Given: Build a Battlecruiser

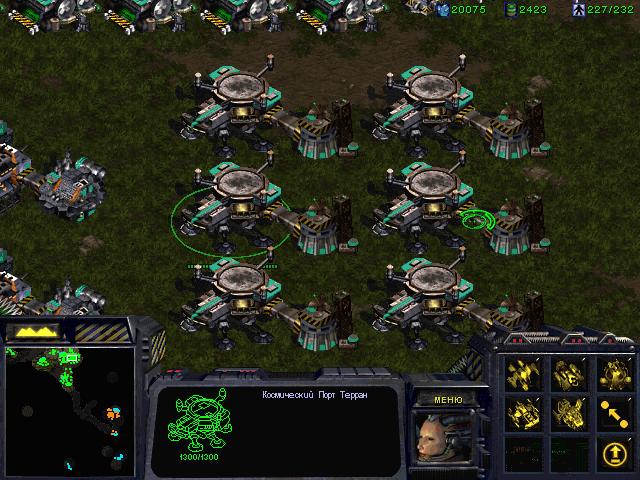Looking at the screenshot, I should click(523, 411).
